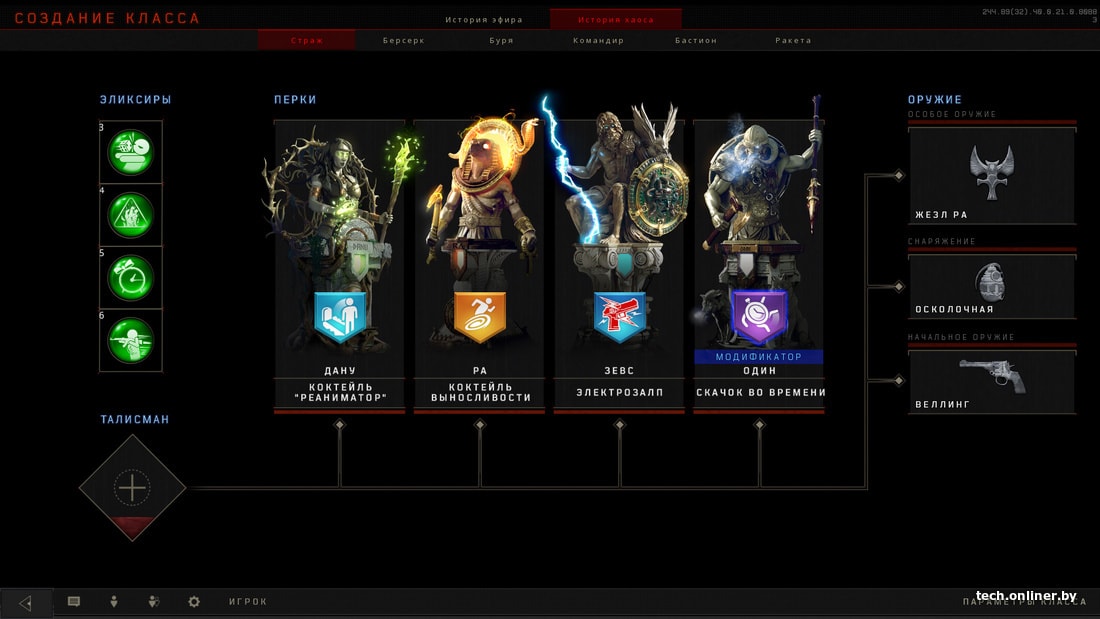Add a talisman in the empty slot
Image resolution: width=1100 pixels, height=619 pixels.
132,488
